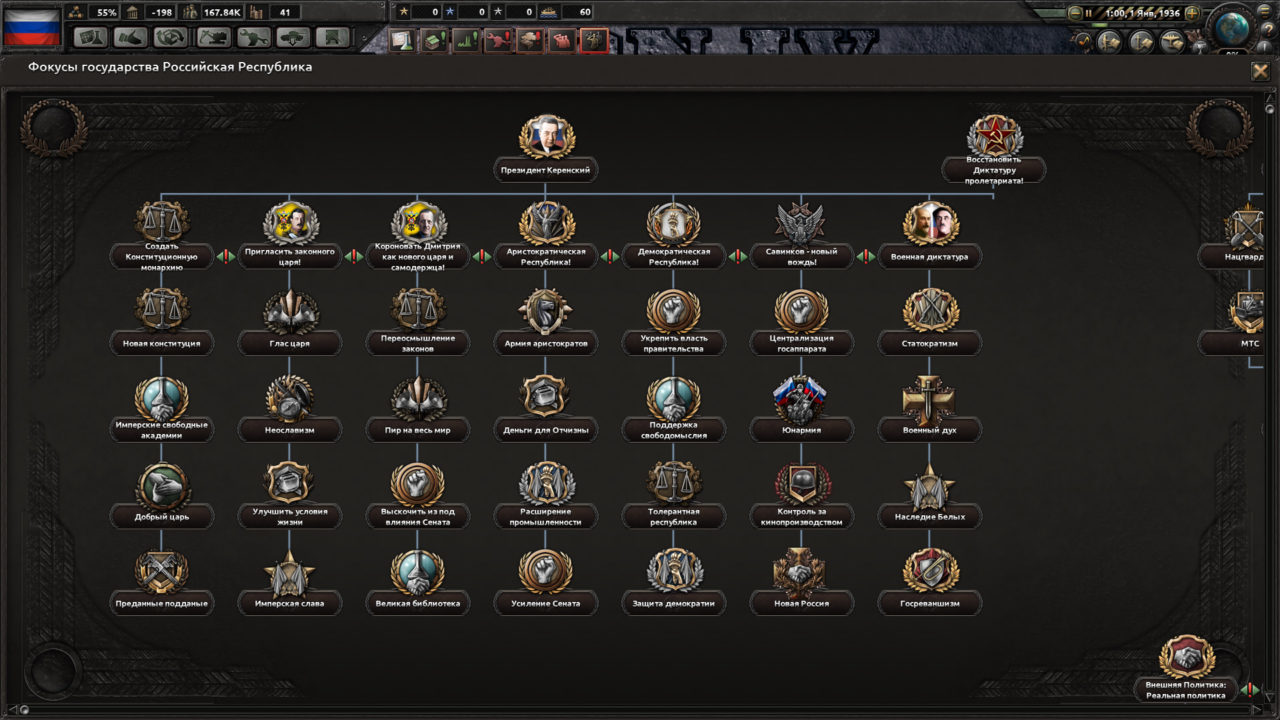The image size is (1280, 720).
Task: Click the "Статократизм" focus icon
Action: click(930, 312)
